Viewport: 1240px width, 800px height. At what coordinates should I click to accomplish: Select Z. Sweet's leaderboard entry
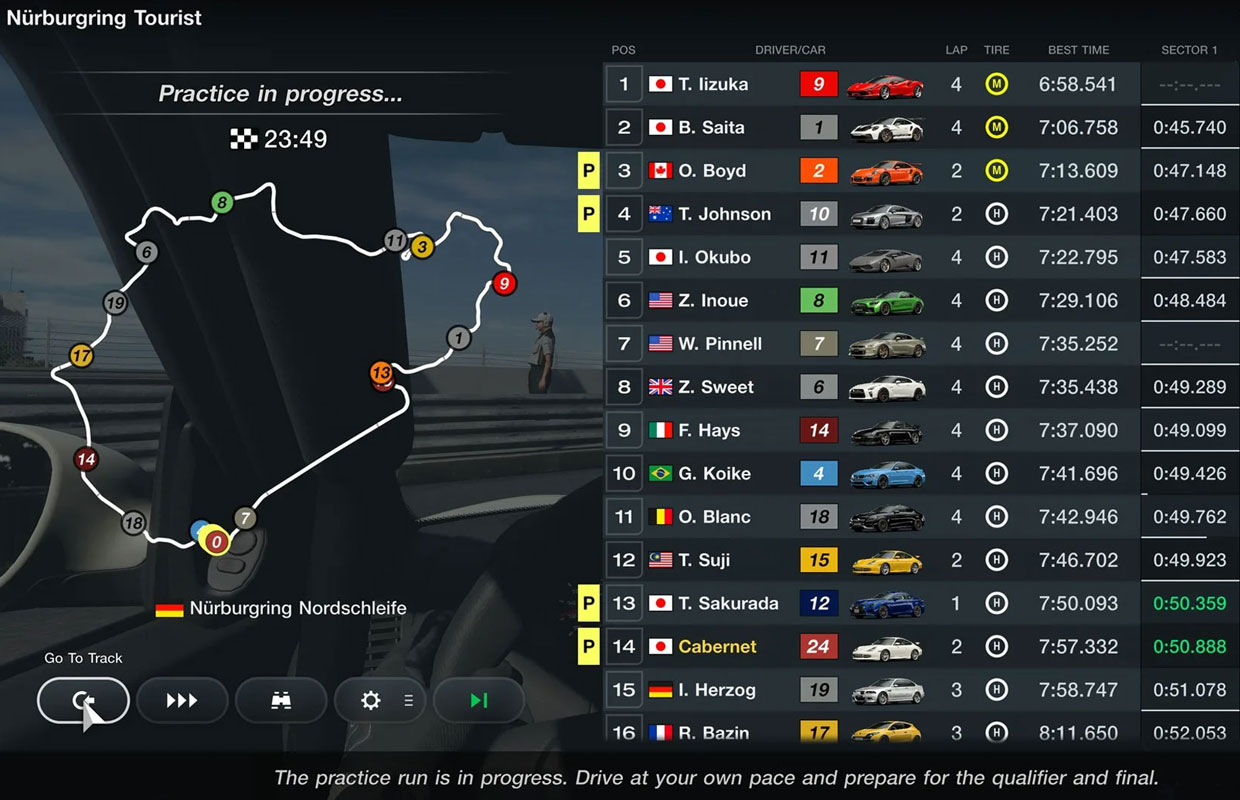tap(870, 387)
